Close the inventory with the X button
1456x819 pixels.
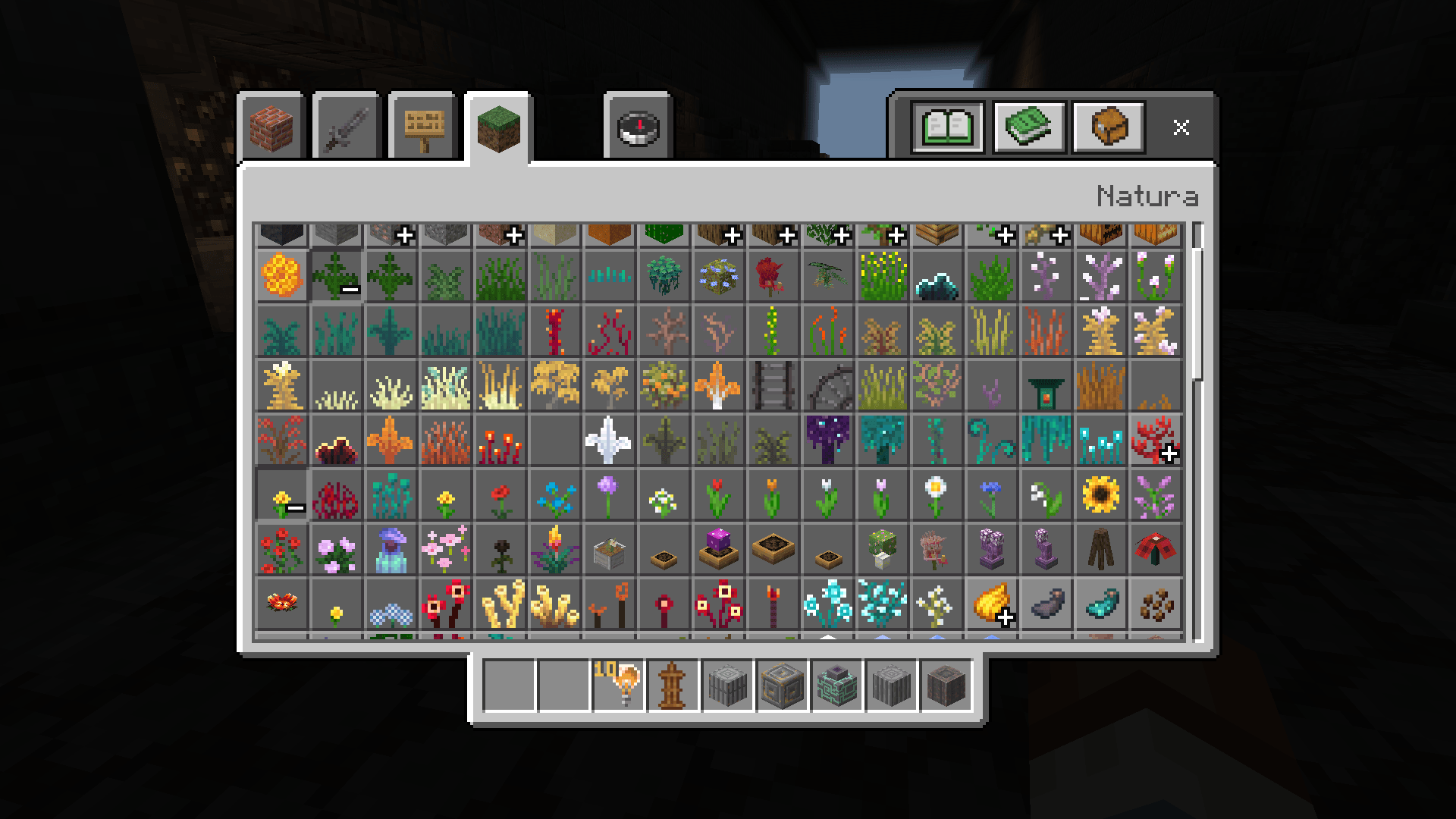1181,127
